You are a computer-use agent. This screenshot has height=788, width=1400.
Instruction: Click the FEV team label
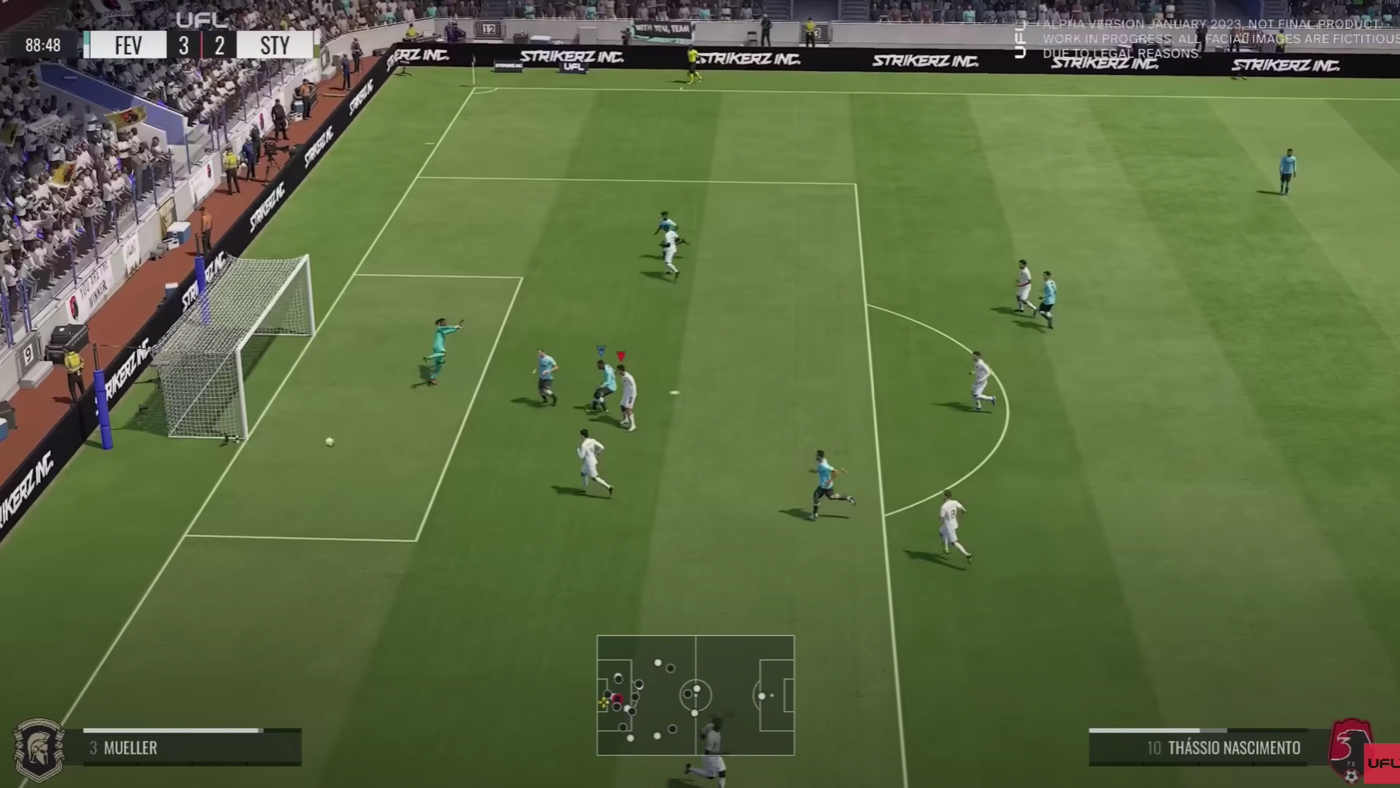point(125,45)
